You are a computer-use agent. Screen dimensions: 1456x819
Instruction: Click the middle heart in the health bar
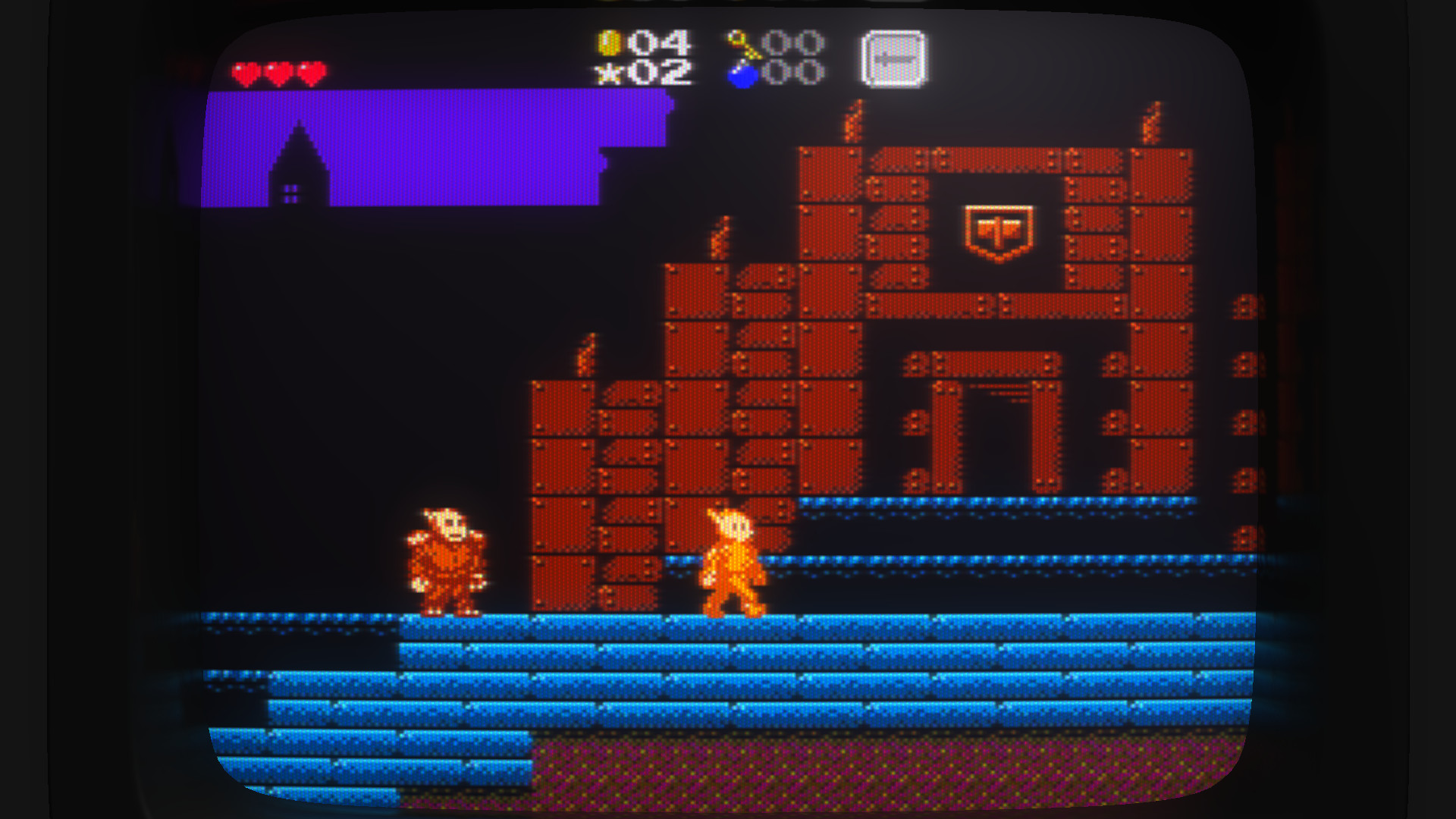tap(277, 71)
